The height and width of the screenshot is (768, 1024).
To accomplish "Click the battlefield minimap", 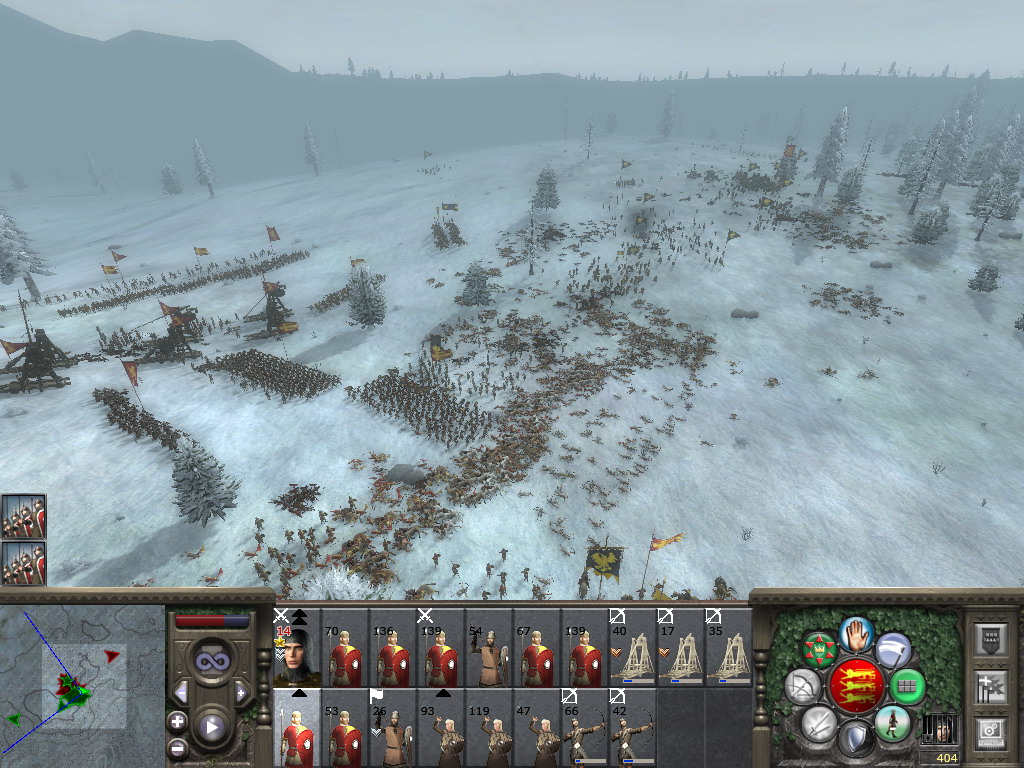I will (x=82, y=686).
